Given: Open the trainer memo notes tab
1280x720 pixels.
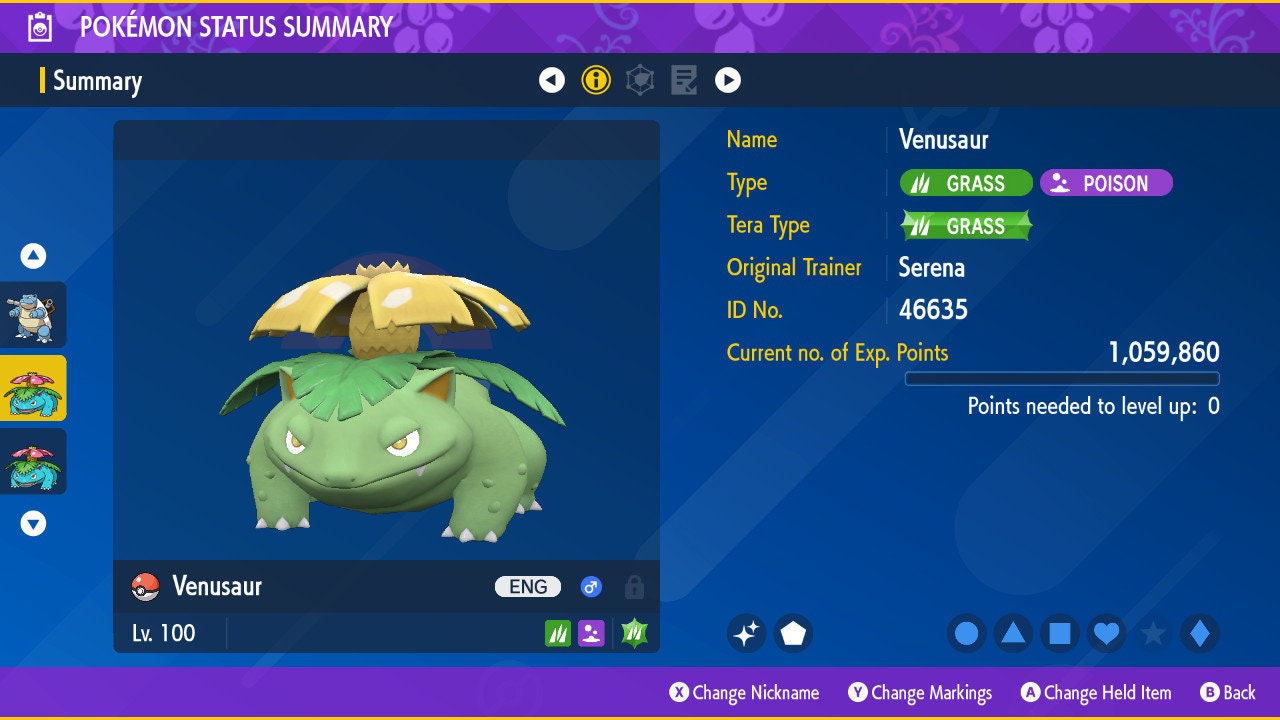Looking at the screenshot, I should (x=684, y=80).
